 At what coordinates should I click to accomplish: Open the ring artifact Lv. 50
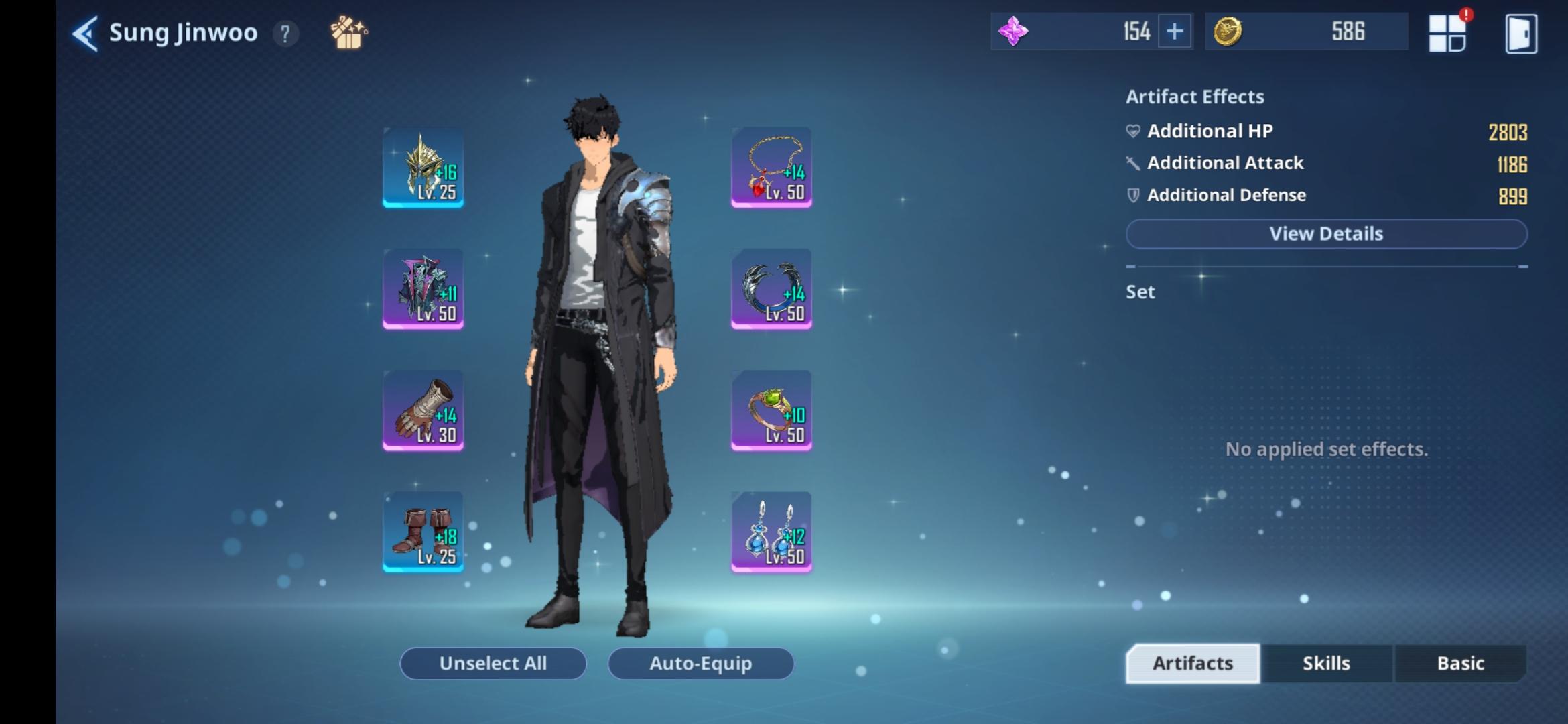[770, 410]
